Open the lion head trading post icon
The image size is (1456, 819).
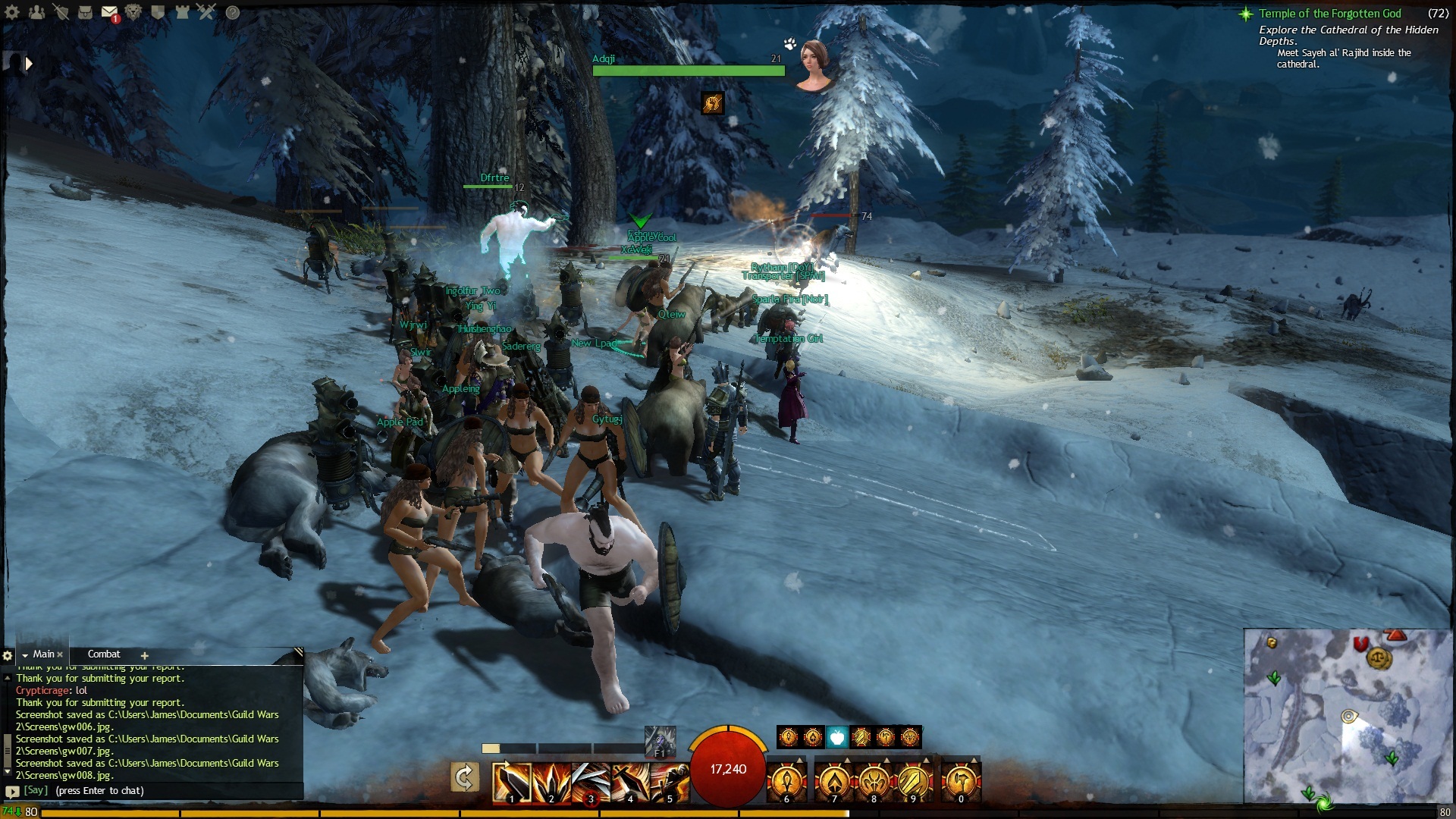(133, 12)
